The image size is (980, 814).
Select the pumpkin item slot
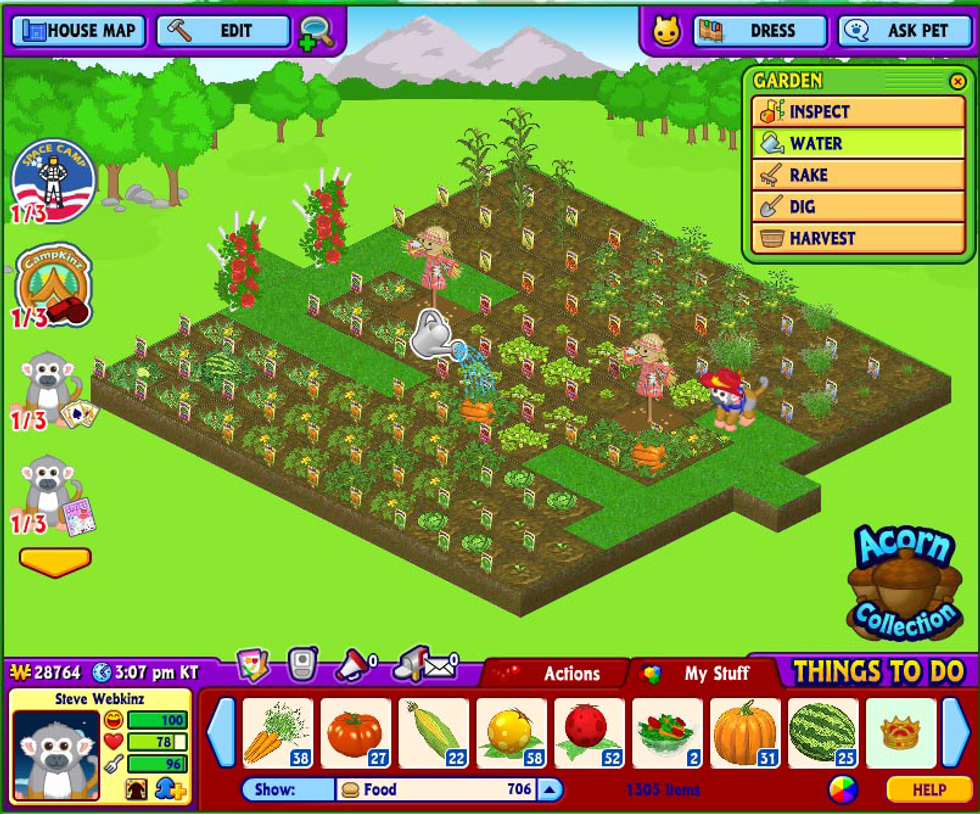tap(746, 733)
